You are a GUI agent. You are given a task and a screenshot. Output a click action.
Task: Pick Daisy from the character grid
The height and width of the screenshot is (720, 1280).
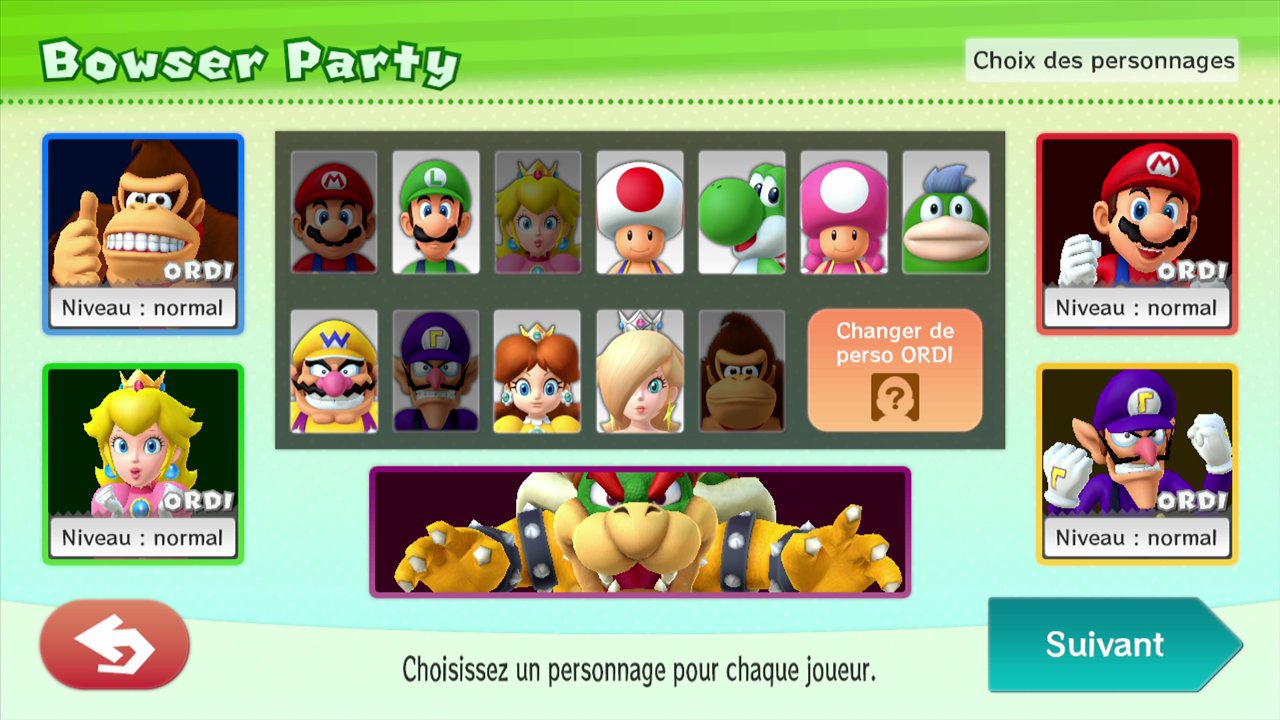coord(538,370)
